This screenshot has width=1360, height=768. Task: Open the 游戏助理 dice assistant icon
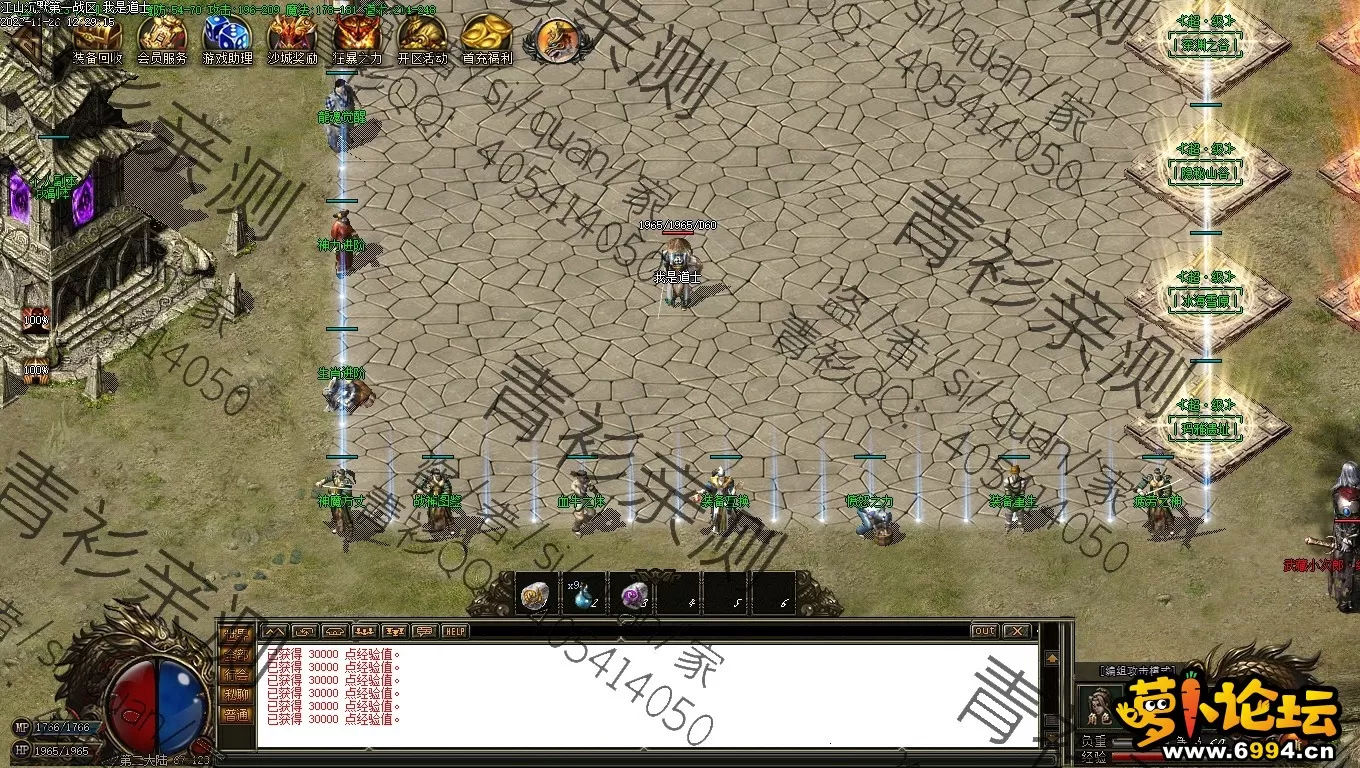click(227, 38)
